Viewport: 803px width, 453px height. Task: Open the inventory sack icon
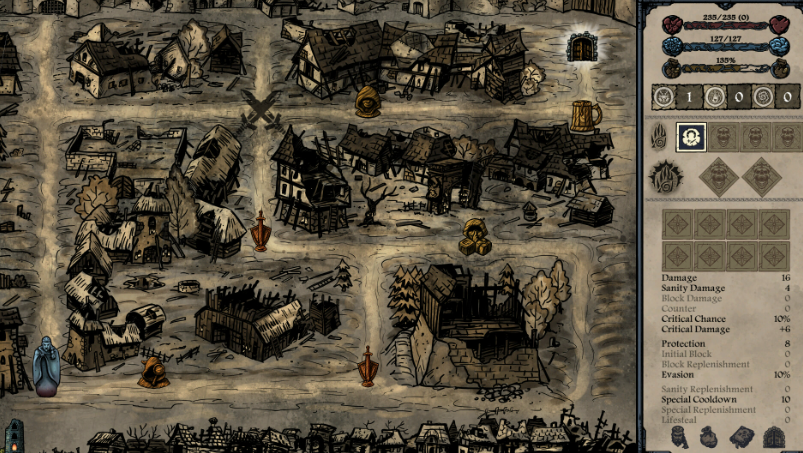pos(706,437)
